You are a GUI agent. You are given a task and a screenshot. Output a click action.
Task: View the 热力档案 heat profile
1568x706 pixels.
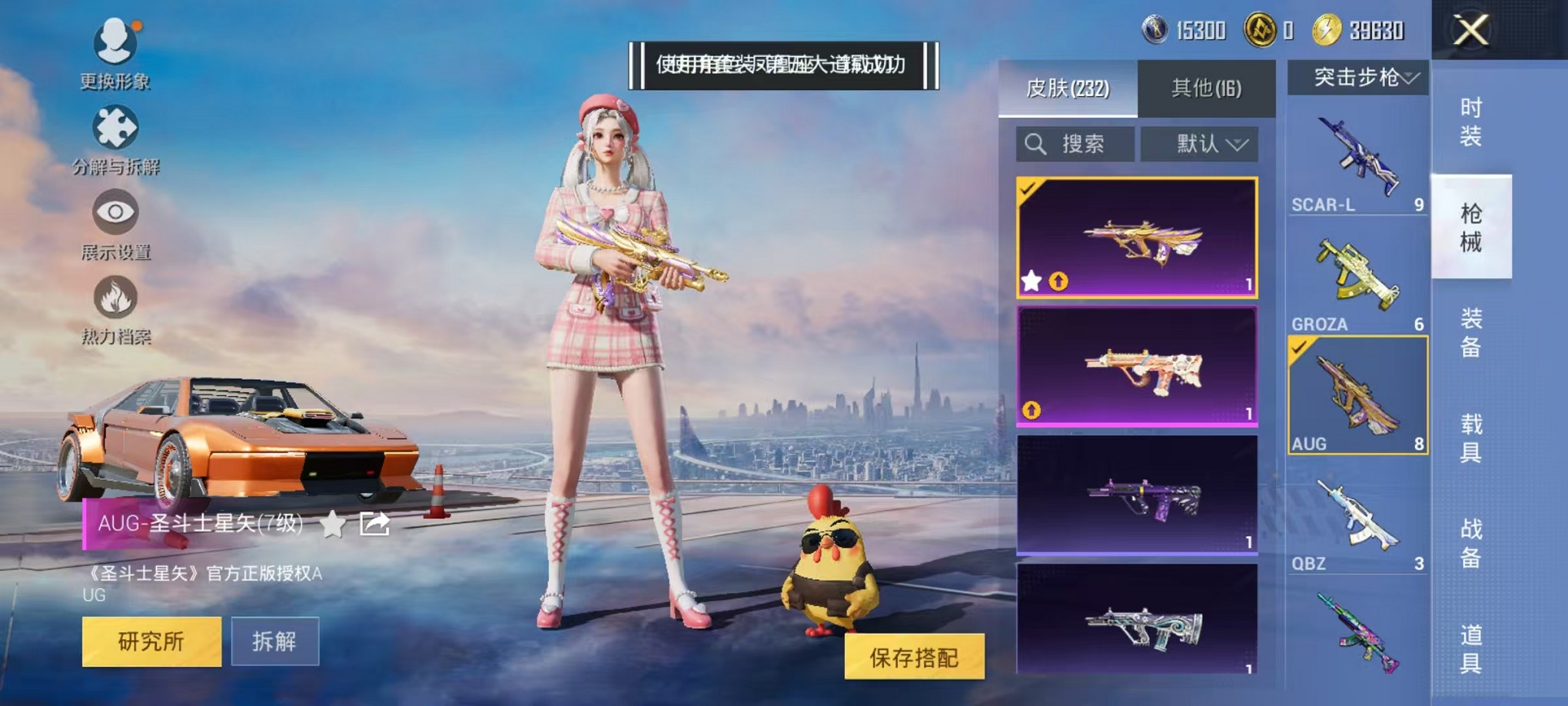click(114, 304)
